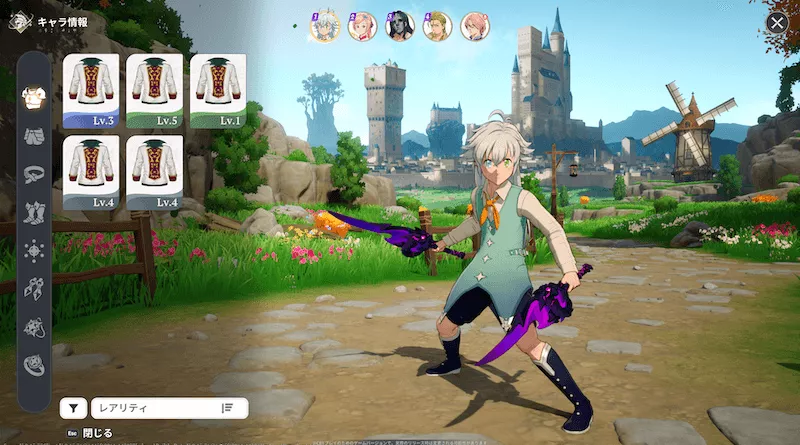This screenshot has height=445, width=800.
Task: Switch to the belt equipment category
Action: 34,174
